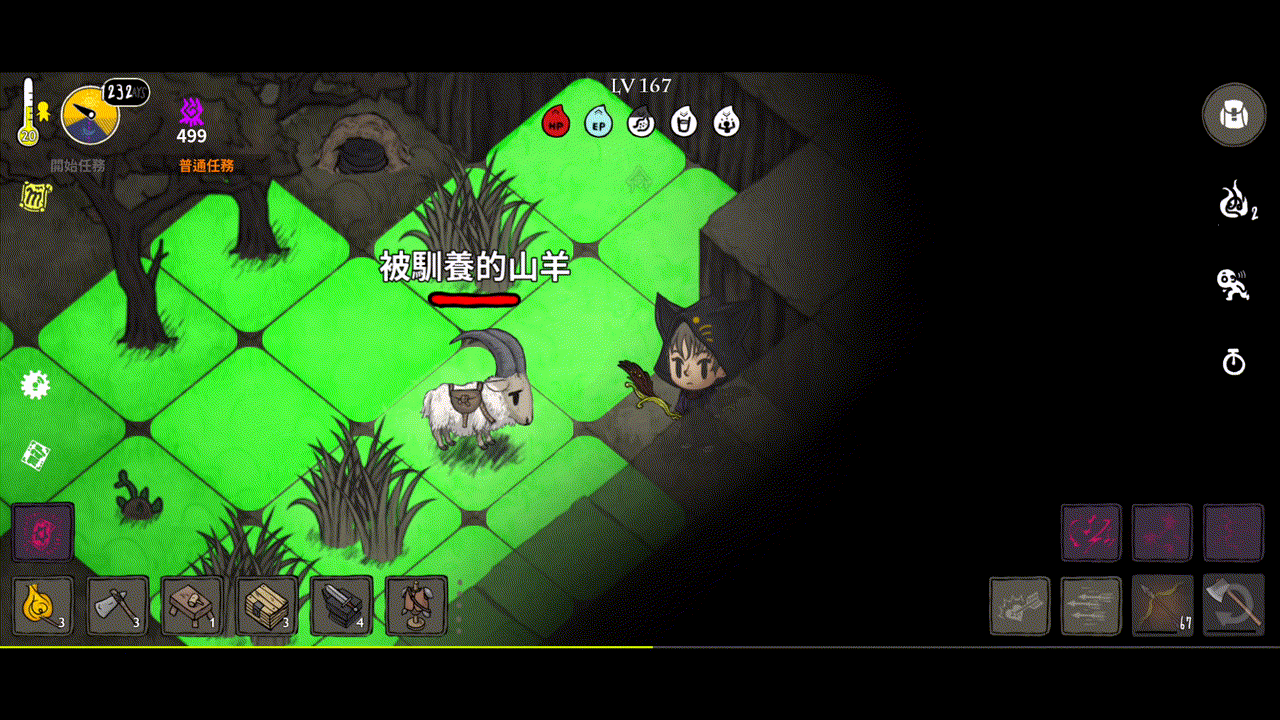Select the sprinting character icon on the right

pyautogui.click(x=1234, y=284)
